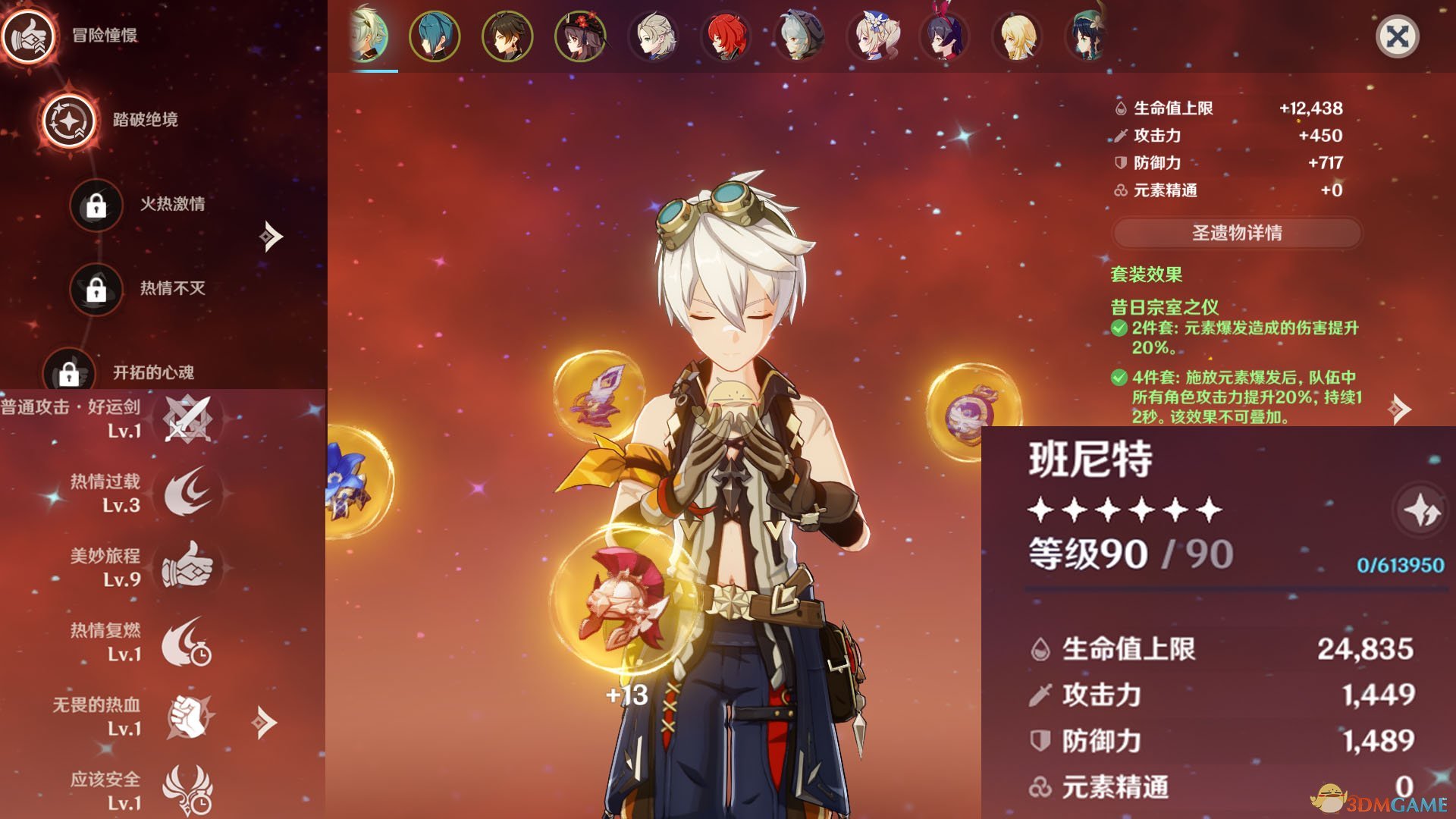Select Diluc's red-haired portrait
Screen dimensions: 1456x819
[726, 36]
